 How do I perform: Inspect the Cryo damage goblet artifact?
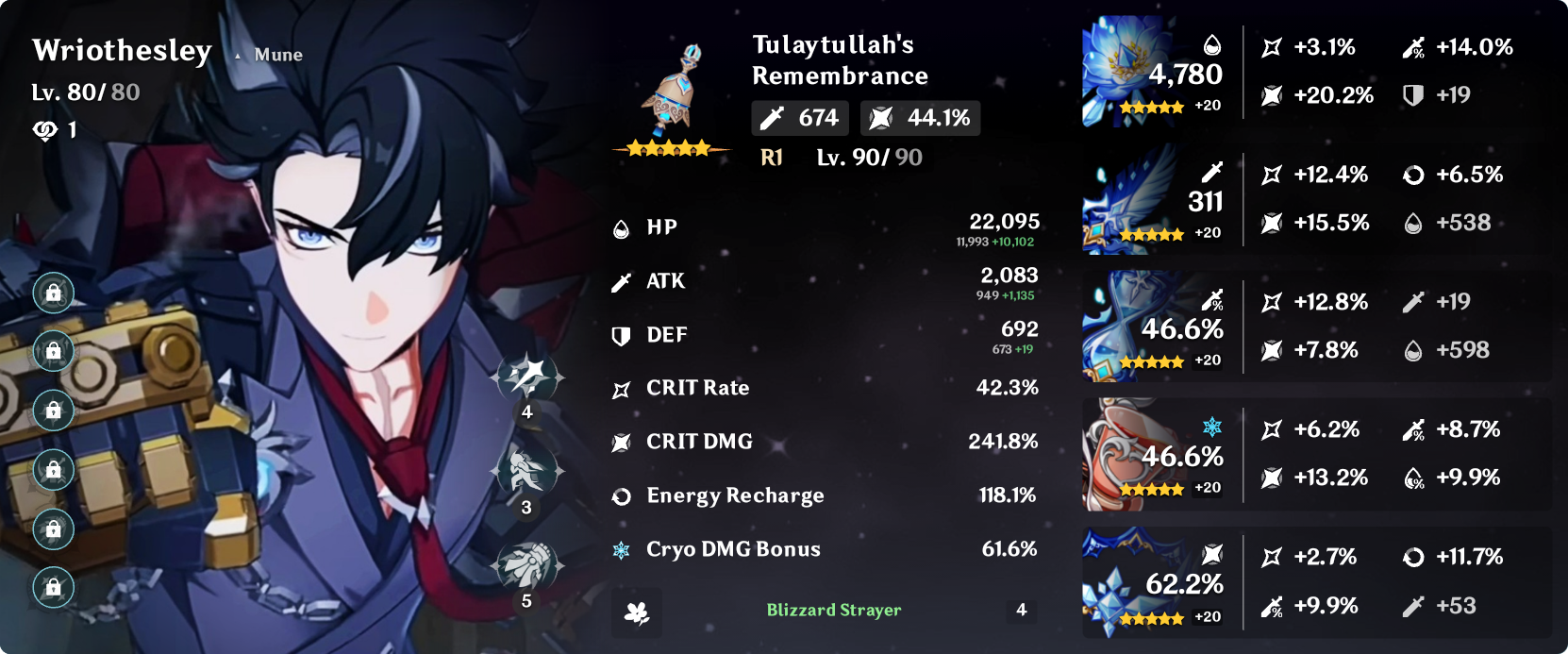pos(1125,454)
